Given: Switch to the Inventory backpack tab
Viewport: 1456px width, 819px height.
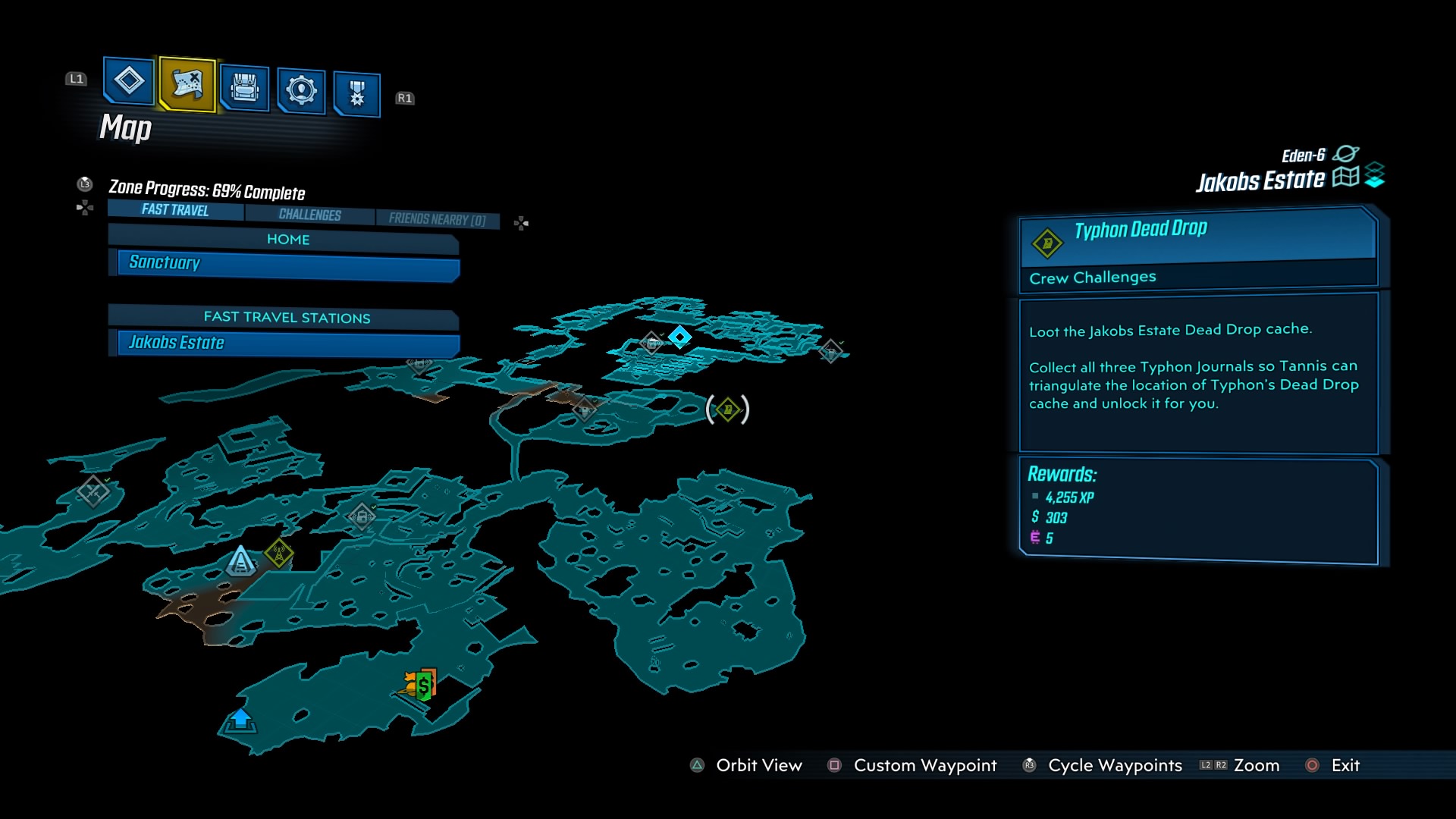Looking at the screenshot, I should click(x=244, y=89).
